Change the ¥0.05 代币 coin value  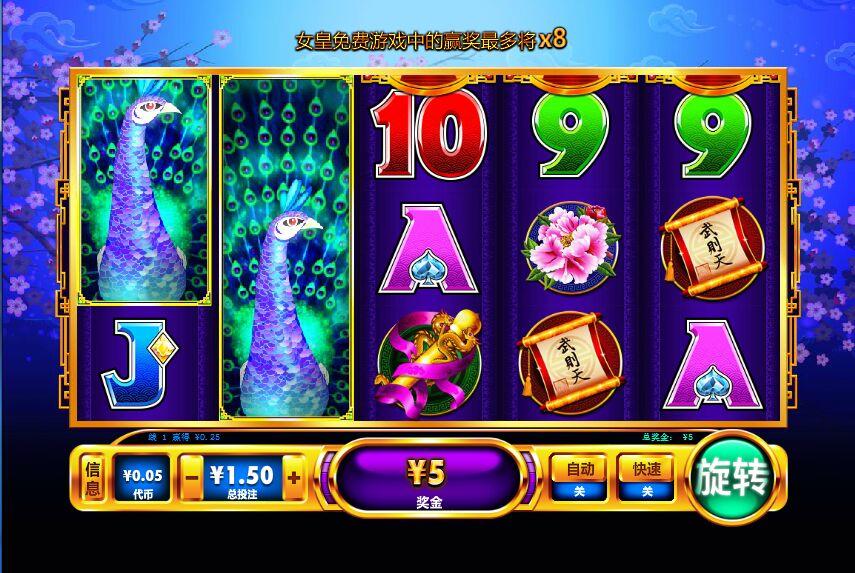tap(141, 478)
